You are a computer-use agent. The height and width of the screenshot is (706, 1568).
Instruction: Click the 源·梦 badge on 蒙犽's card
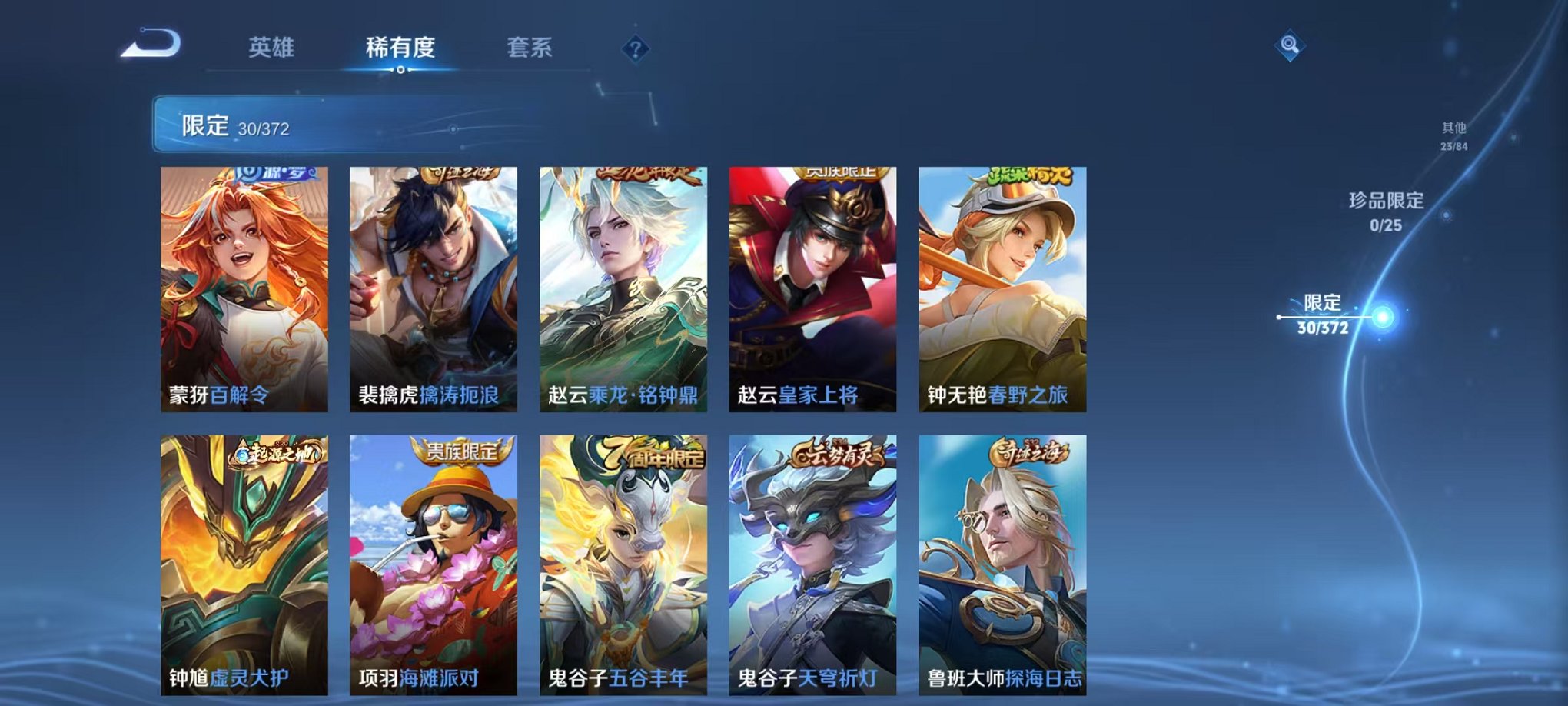pyautogui.click(x=277, y=175)
